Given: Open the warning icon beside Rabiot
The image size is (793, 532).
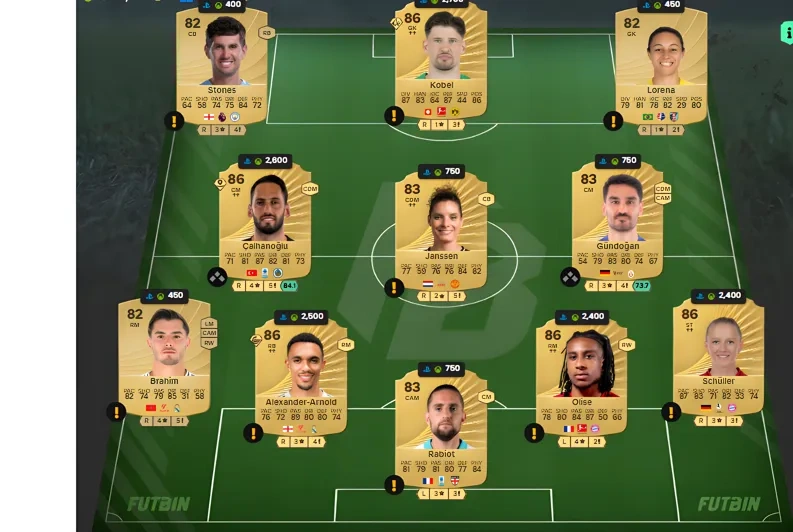Looking at the screenshot, I should click(x=394, y=485).
